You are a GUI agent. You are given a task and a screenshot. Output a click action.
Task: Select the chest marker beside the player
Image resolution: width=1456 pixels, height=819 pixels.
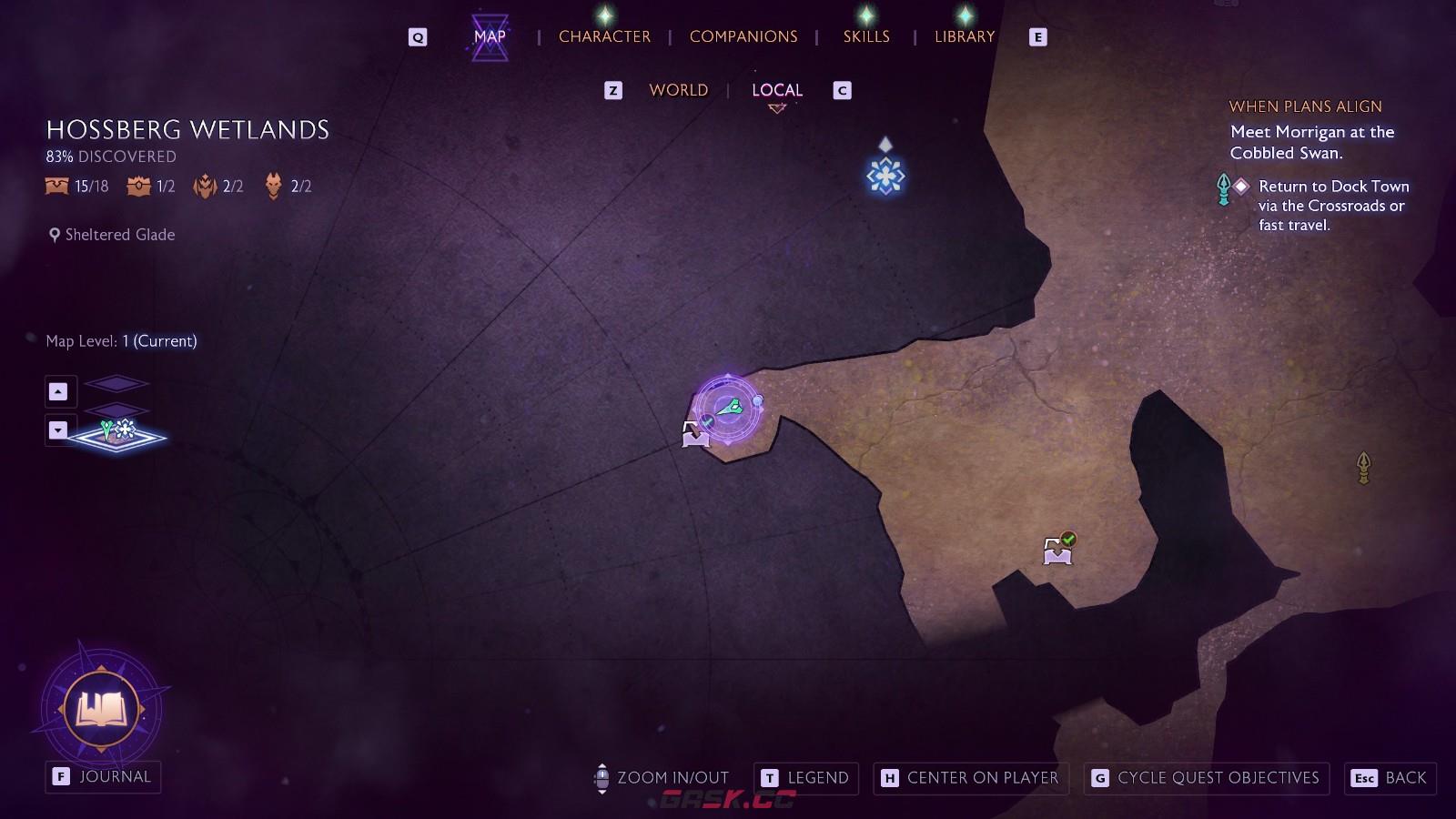tap(695, 434)
